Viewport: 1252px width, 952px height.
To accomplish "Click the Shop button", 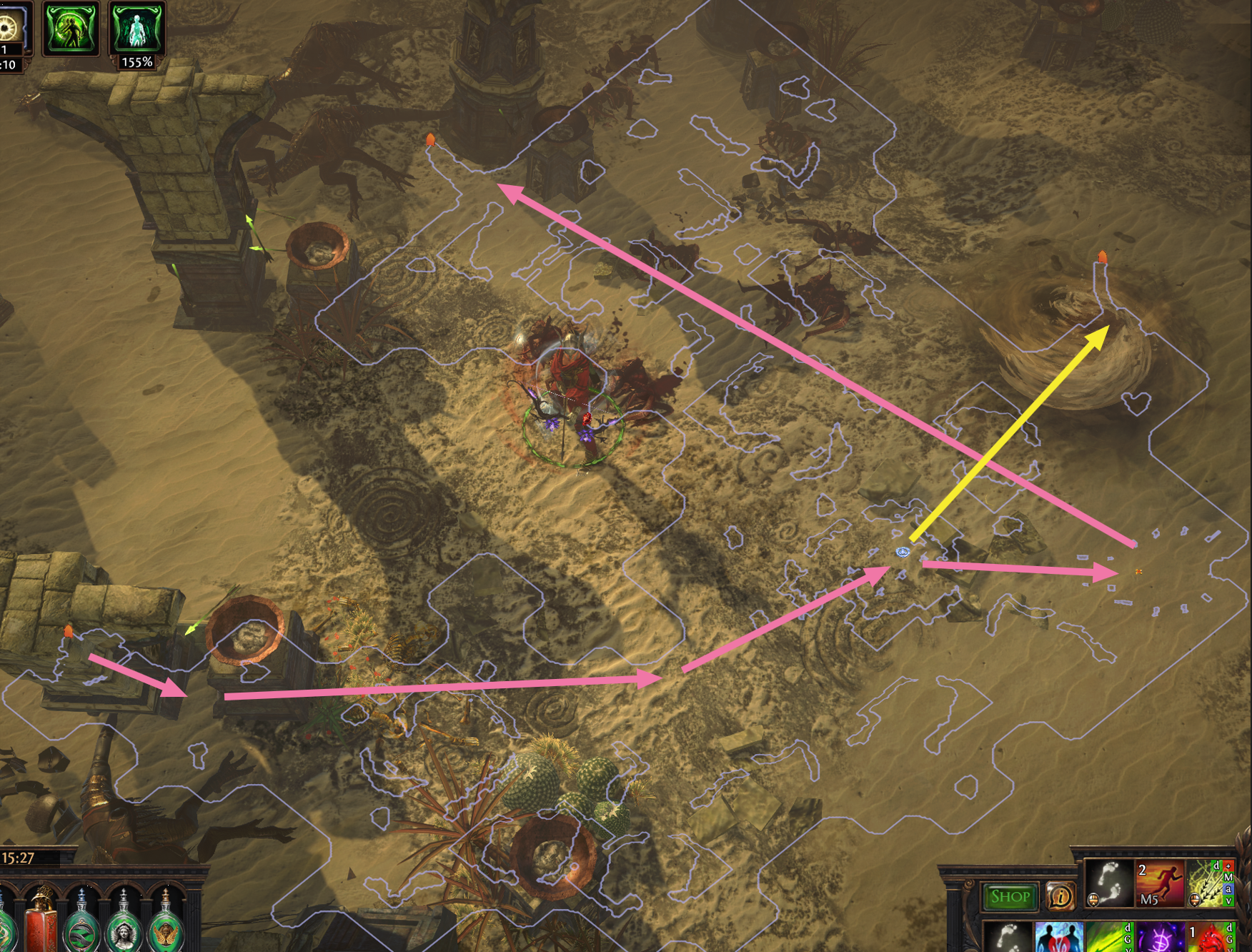I will coord(1010,895).
